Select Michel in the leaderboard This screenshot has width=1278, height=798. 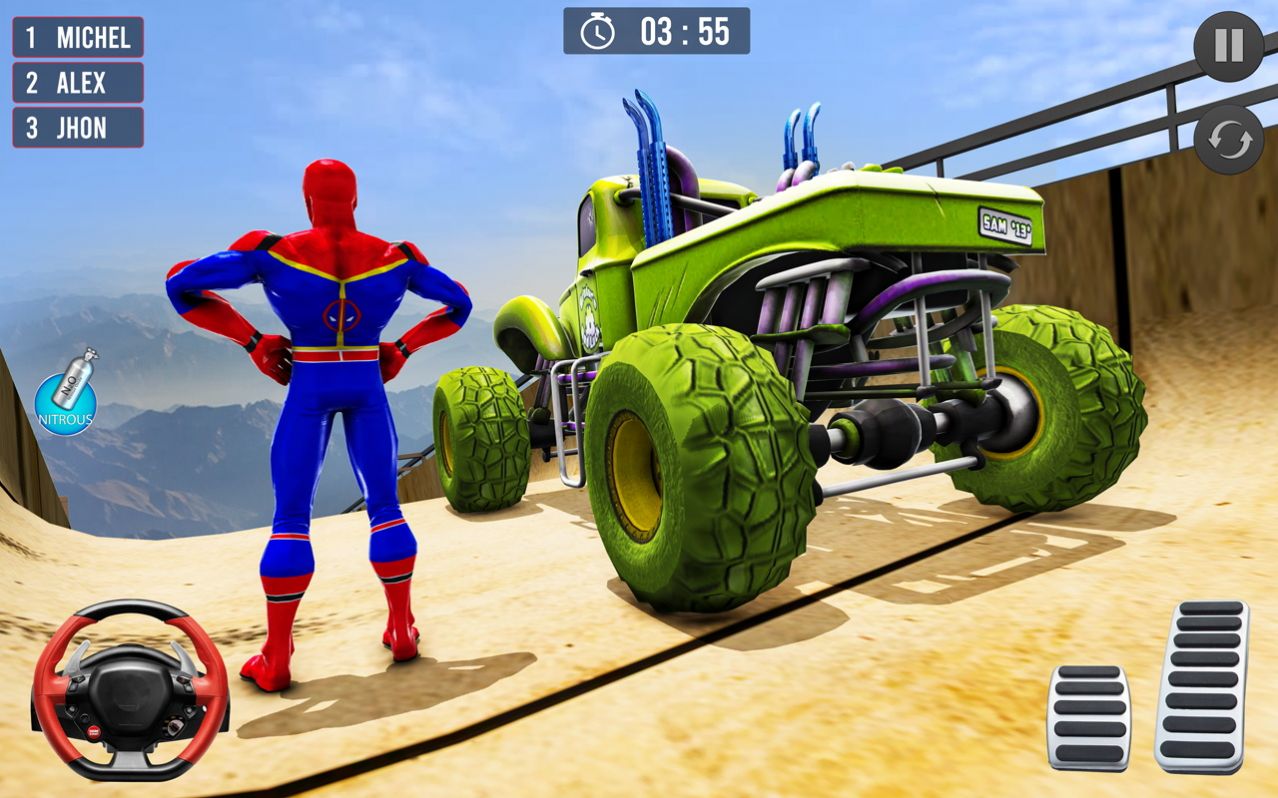78,38
